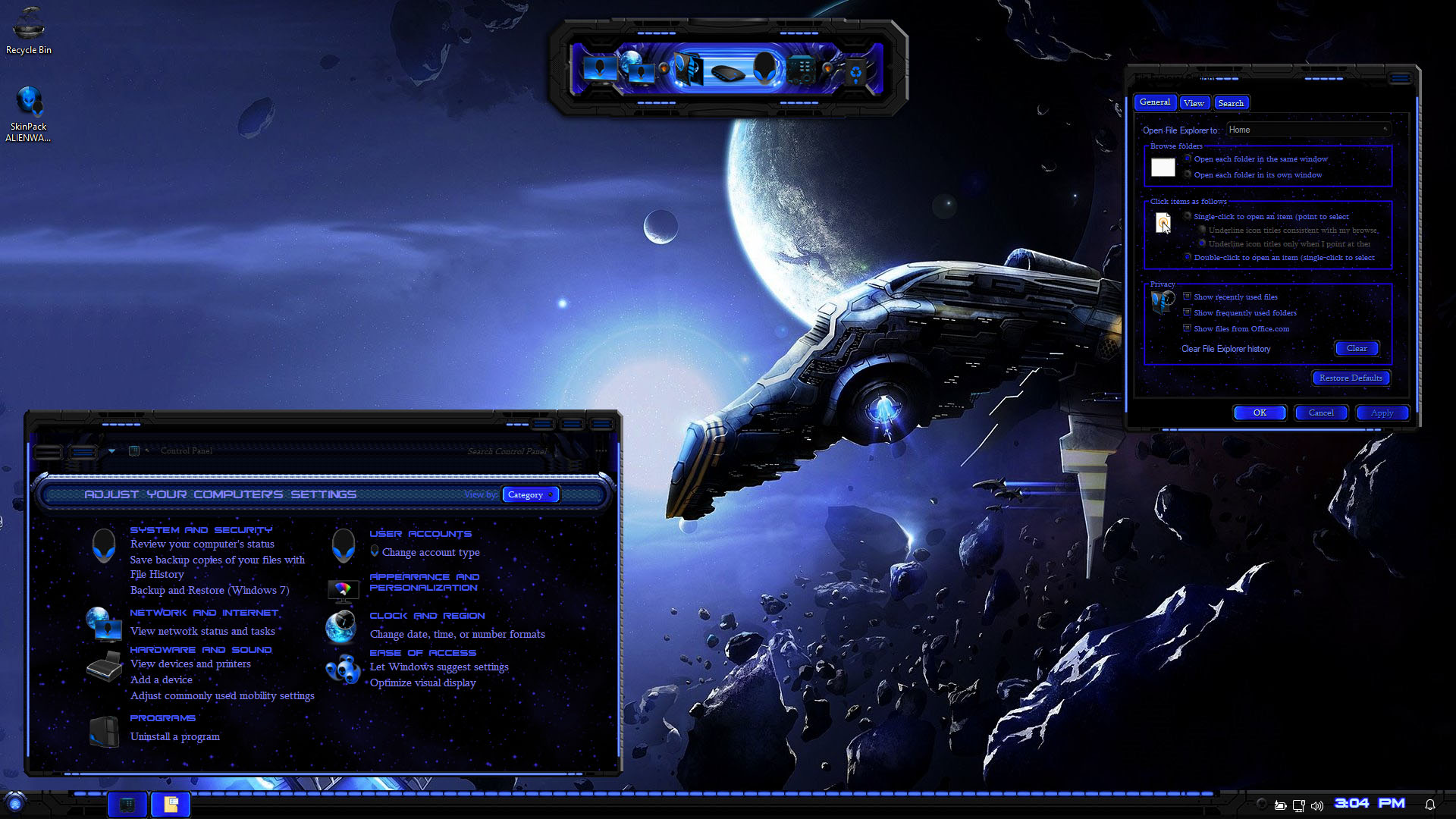Click the Restore Defaults button
Viewport: 1456px width, 819px height.
pyautogui.click(x=1350, y=378)
